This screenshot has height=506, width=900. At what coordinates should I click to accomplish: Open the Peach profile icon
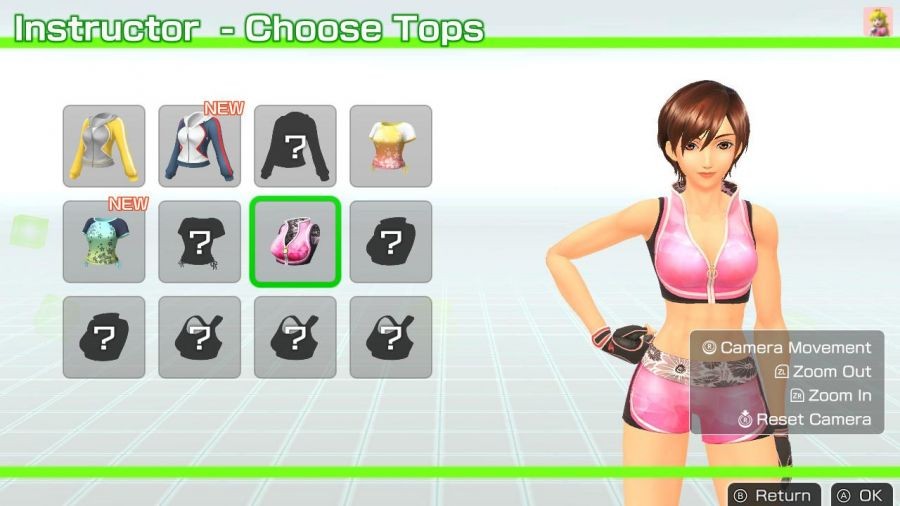coord(877,22)
